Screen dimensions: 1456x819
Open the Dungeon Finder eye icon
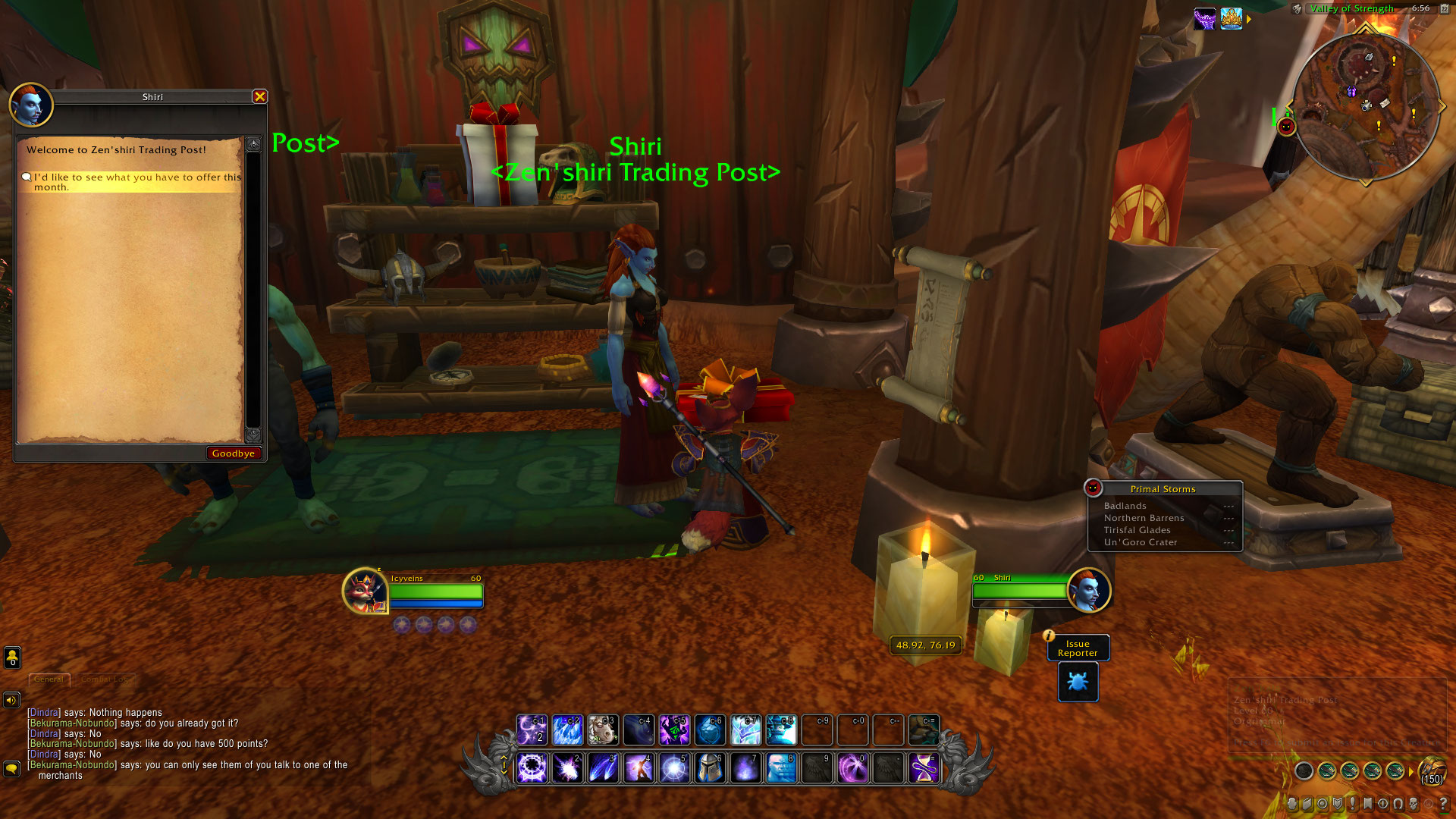click(x=1383, y=804)
